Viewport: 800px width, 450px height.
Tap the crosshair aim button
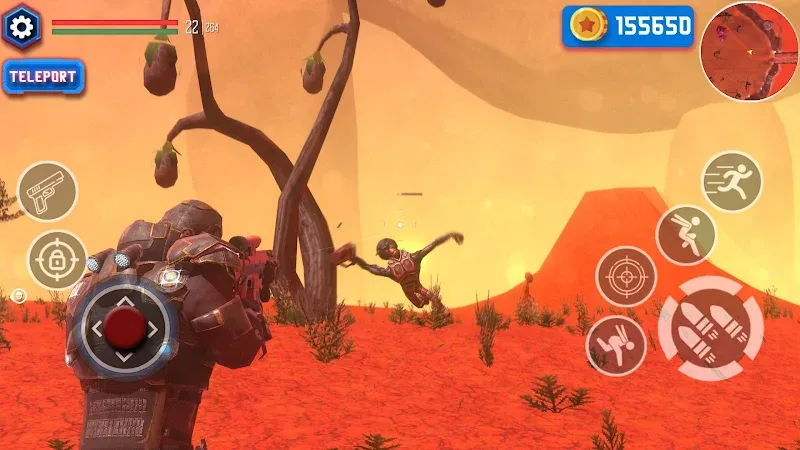pos(626,276)
